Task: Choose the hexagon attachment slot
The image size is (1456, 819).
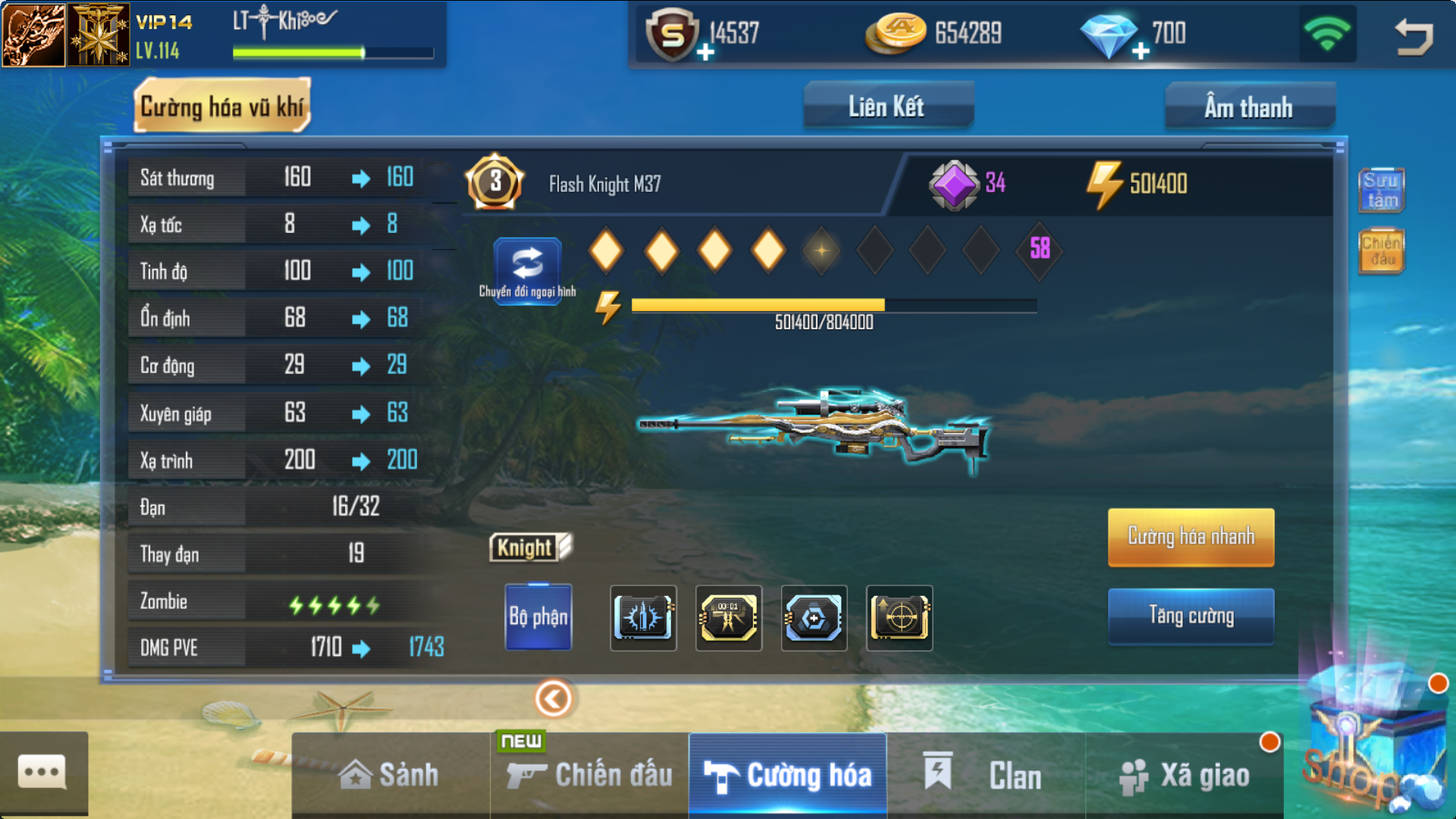Action: 814,617
